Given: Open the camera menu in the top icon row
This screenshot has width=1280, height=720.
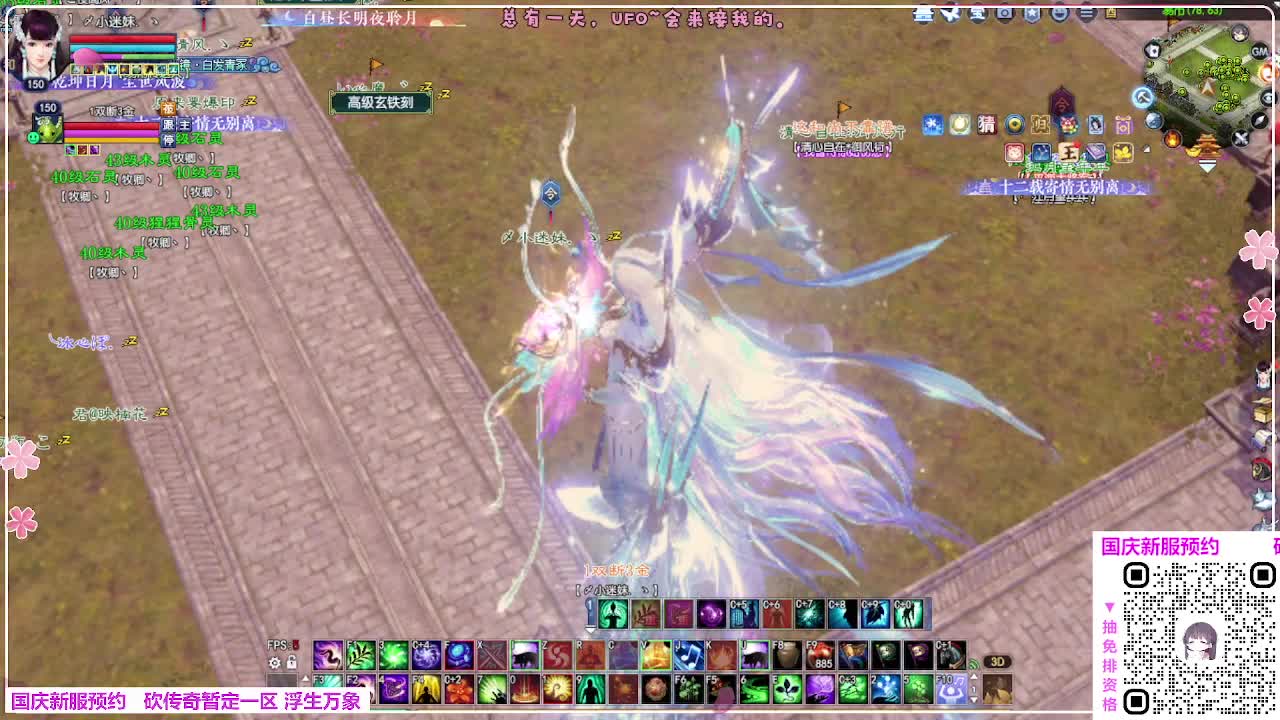Looking at the screenshot, I should click(1005, 13).
